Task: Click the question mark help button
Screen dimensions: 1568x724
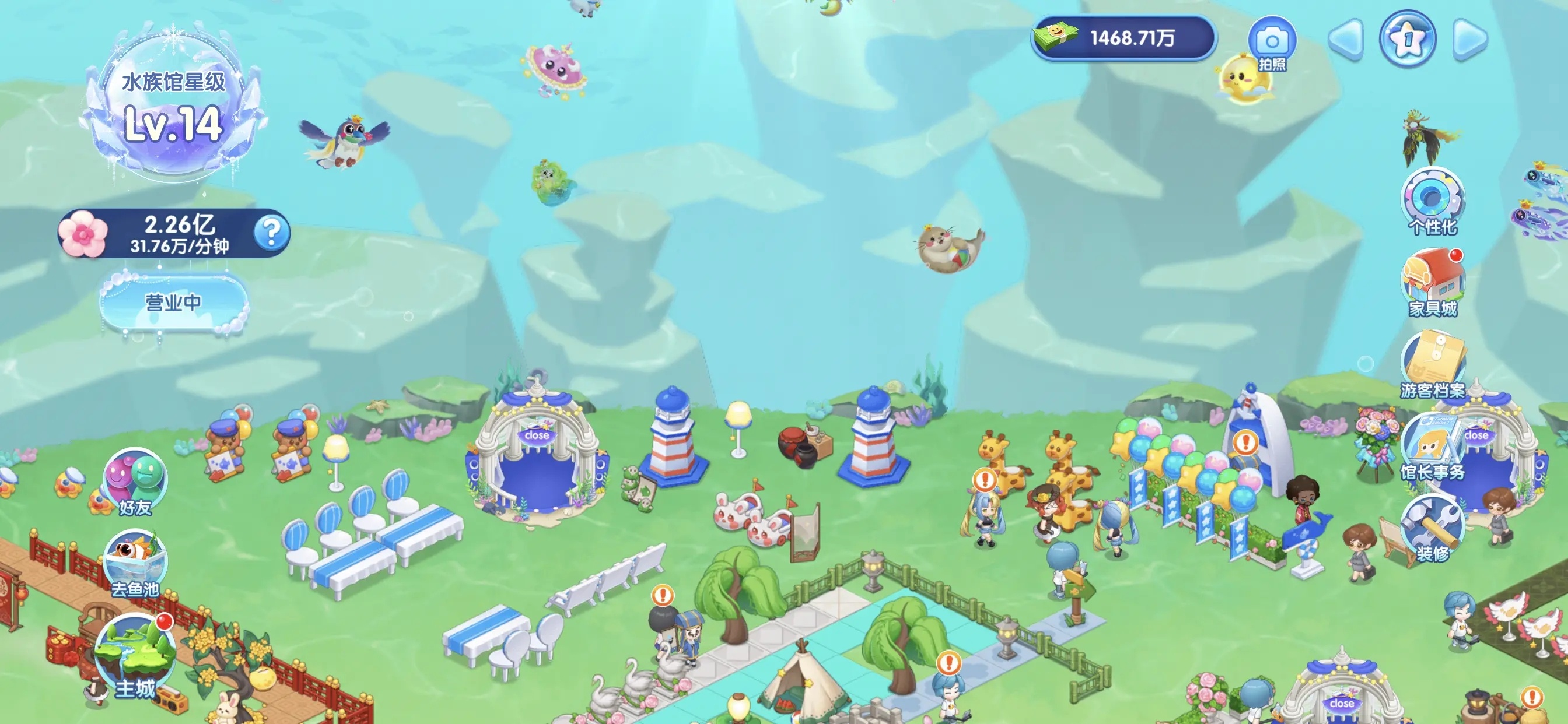Action: 271,233
